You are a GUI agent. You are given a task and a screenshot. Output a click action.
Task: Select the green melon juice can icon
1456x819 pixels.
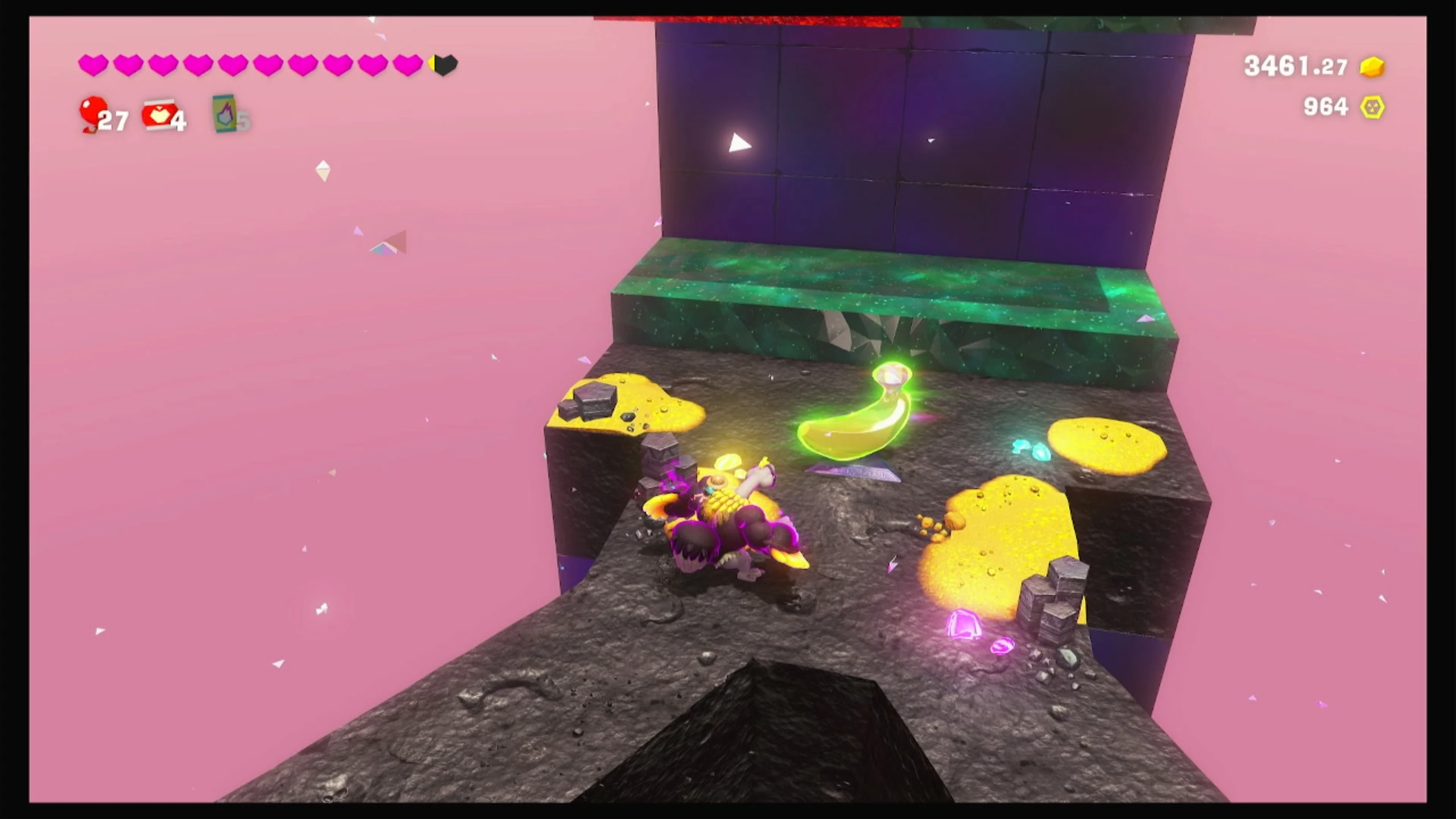pyautogui.click(x=224, y=114)
